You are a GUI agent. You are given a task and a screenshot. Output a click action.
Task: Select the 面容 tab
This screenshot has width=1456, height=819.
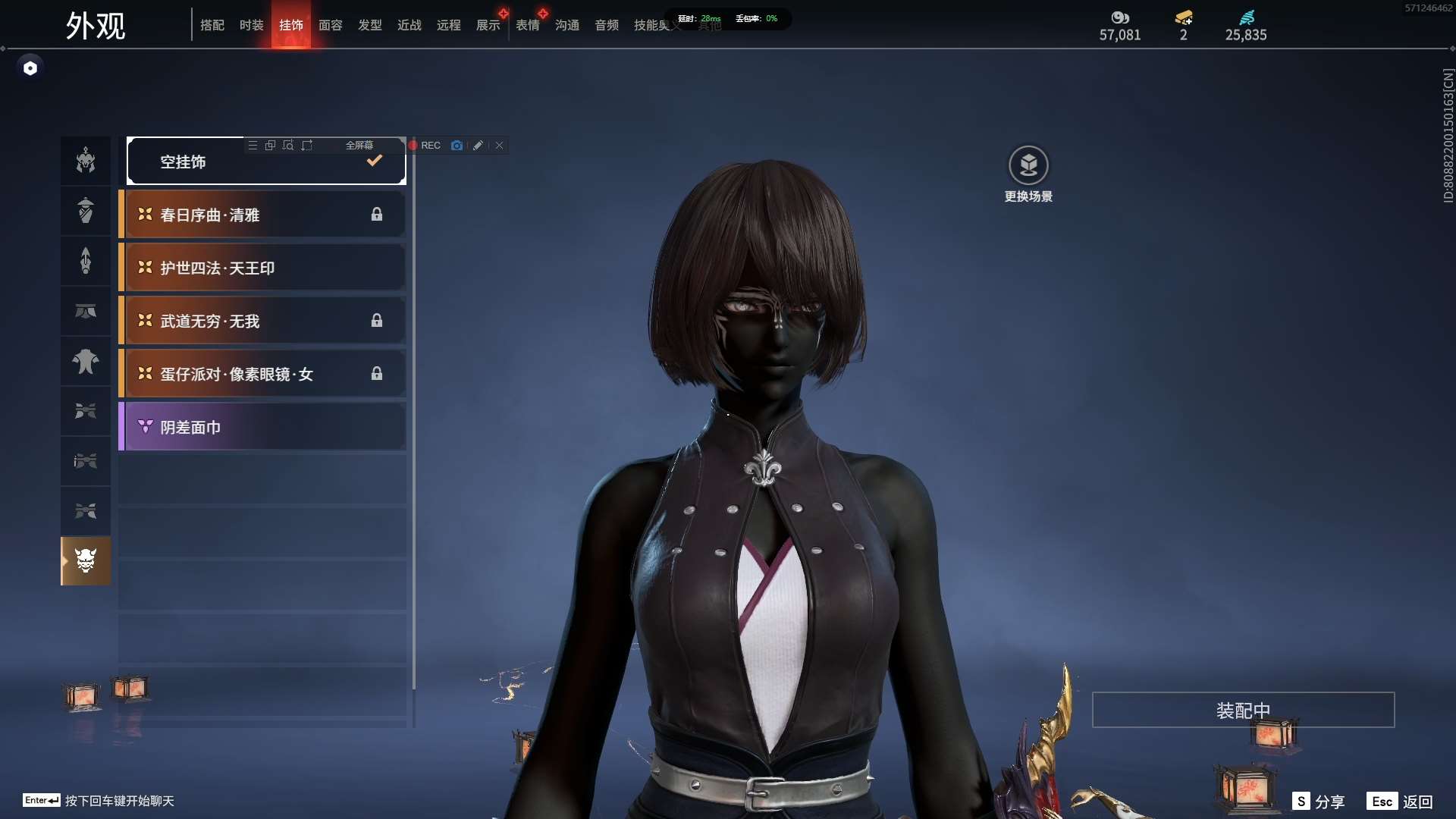click(330, 25)
